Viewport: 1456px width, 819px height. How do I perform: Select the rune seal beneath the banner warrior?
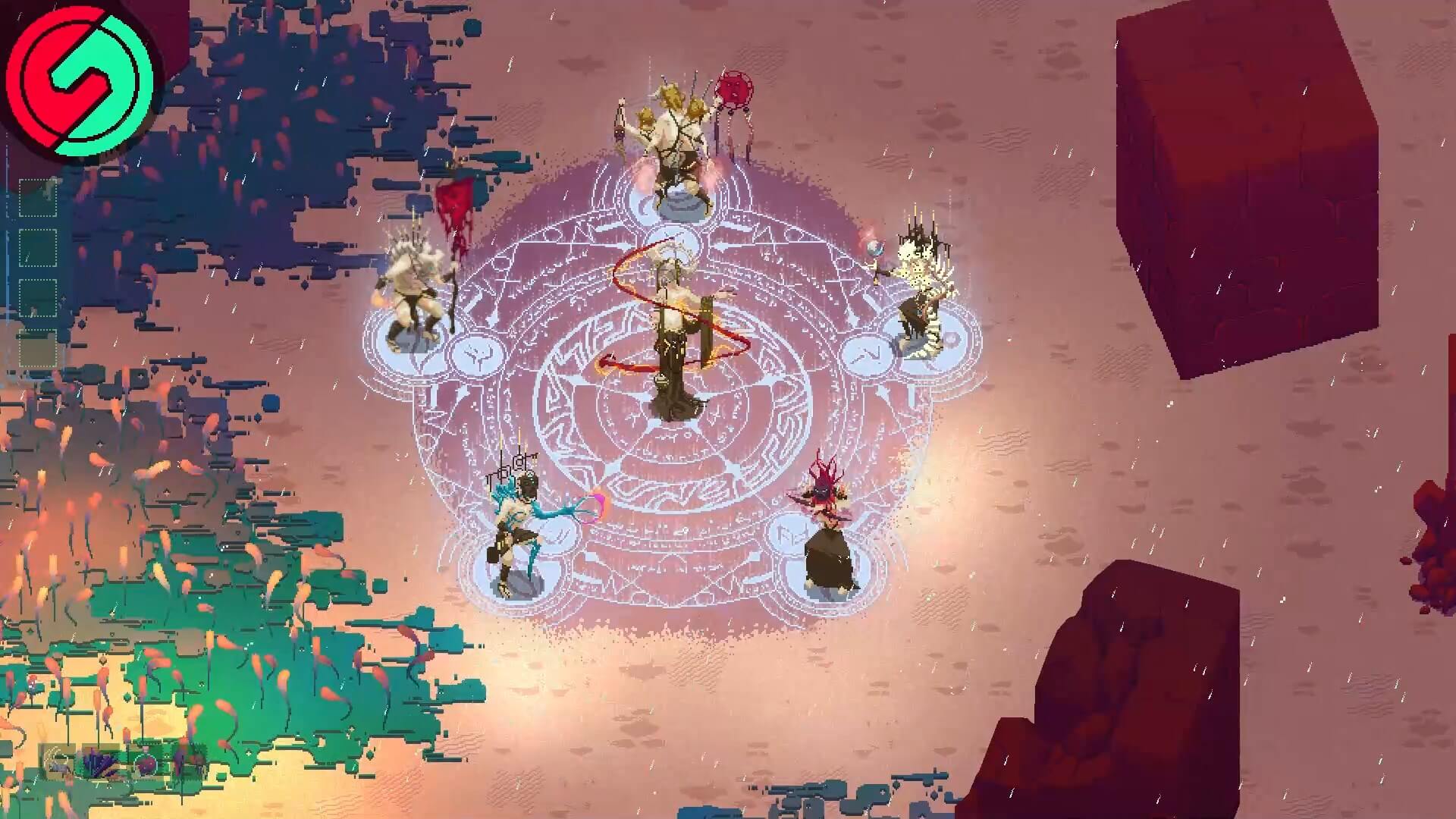[x=478, y=354]
